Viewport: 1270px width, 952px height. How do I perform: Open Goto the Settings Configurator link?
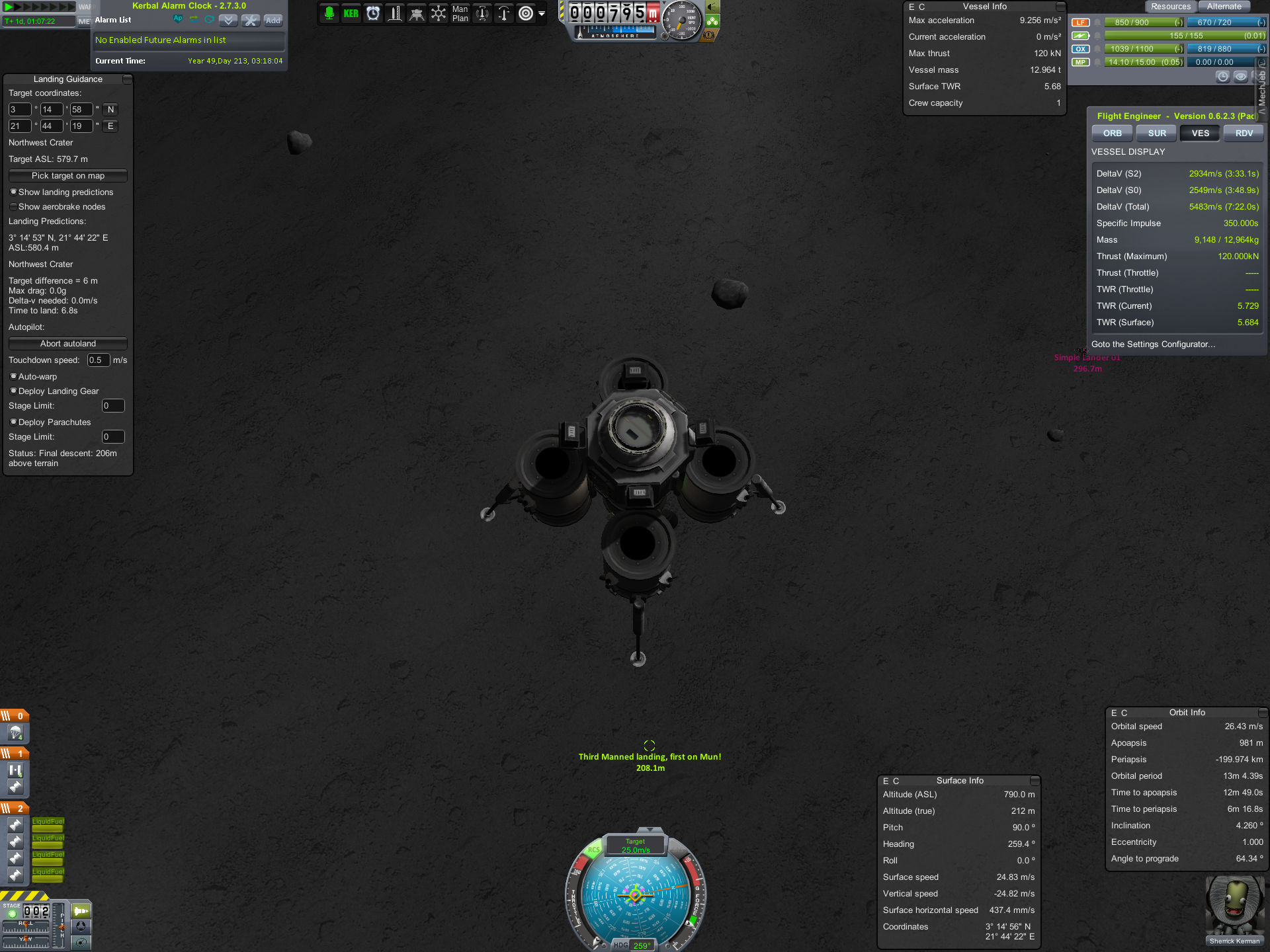1153,344
